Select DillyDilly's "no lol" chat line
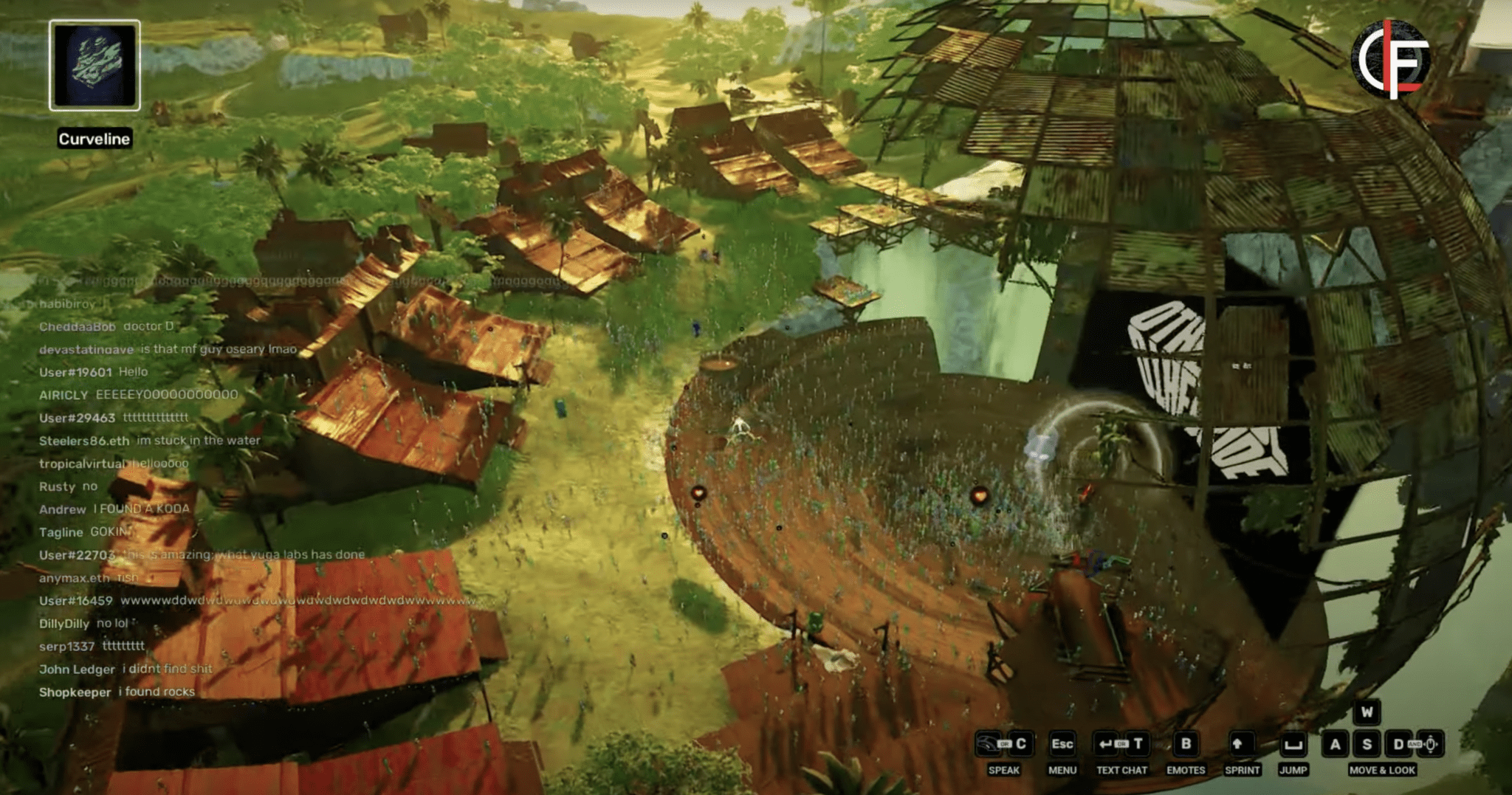This screenshot has width=1512, height=795. coord(84,624)
